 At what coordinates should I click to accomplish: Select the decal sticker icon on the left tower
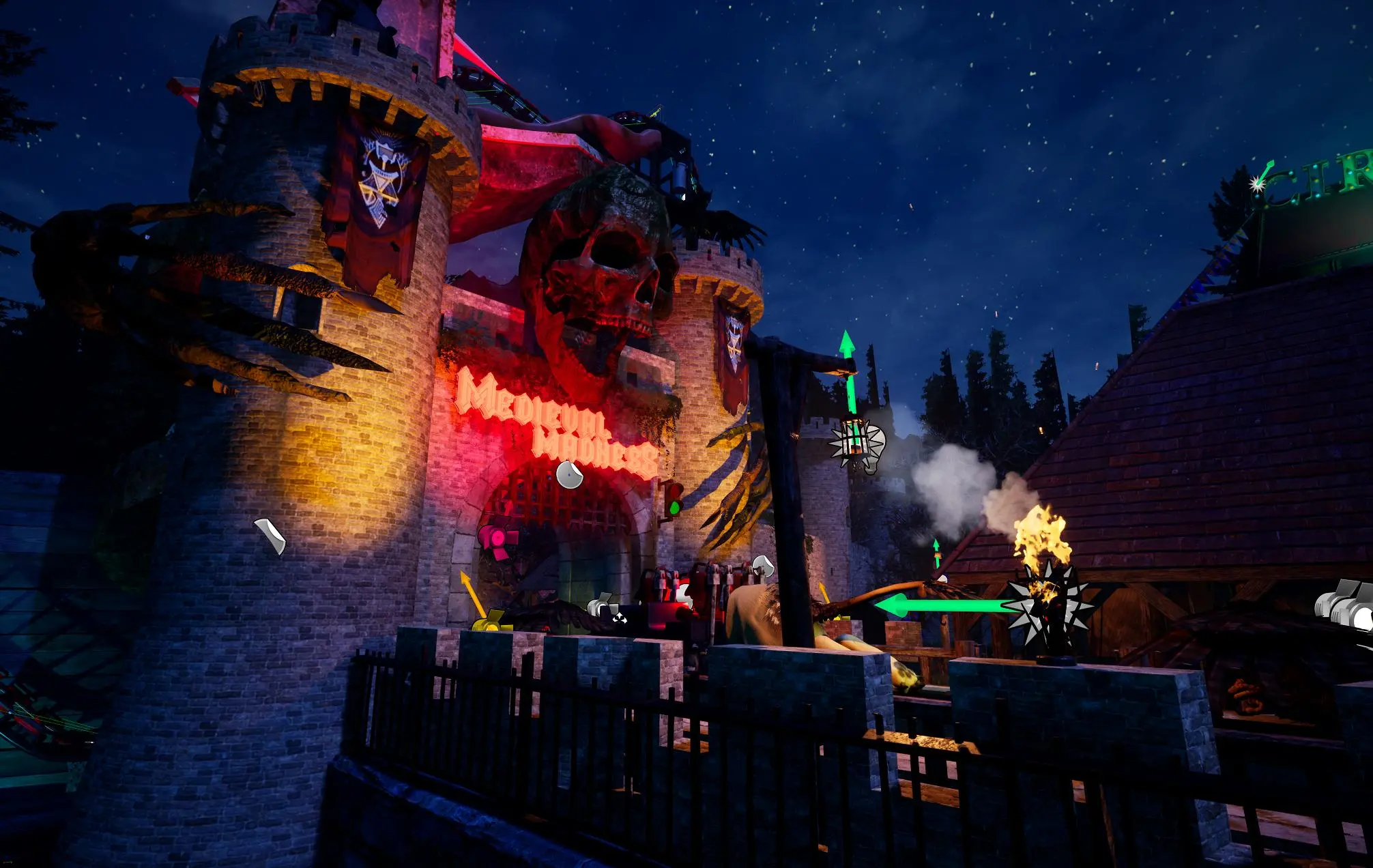270,536
